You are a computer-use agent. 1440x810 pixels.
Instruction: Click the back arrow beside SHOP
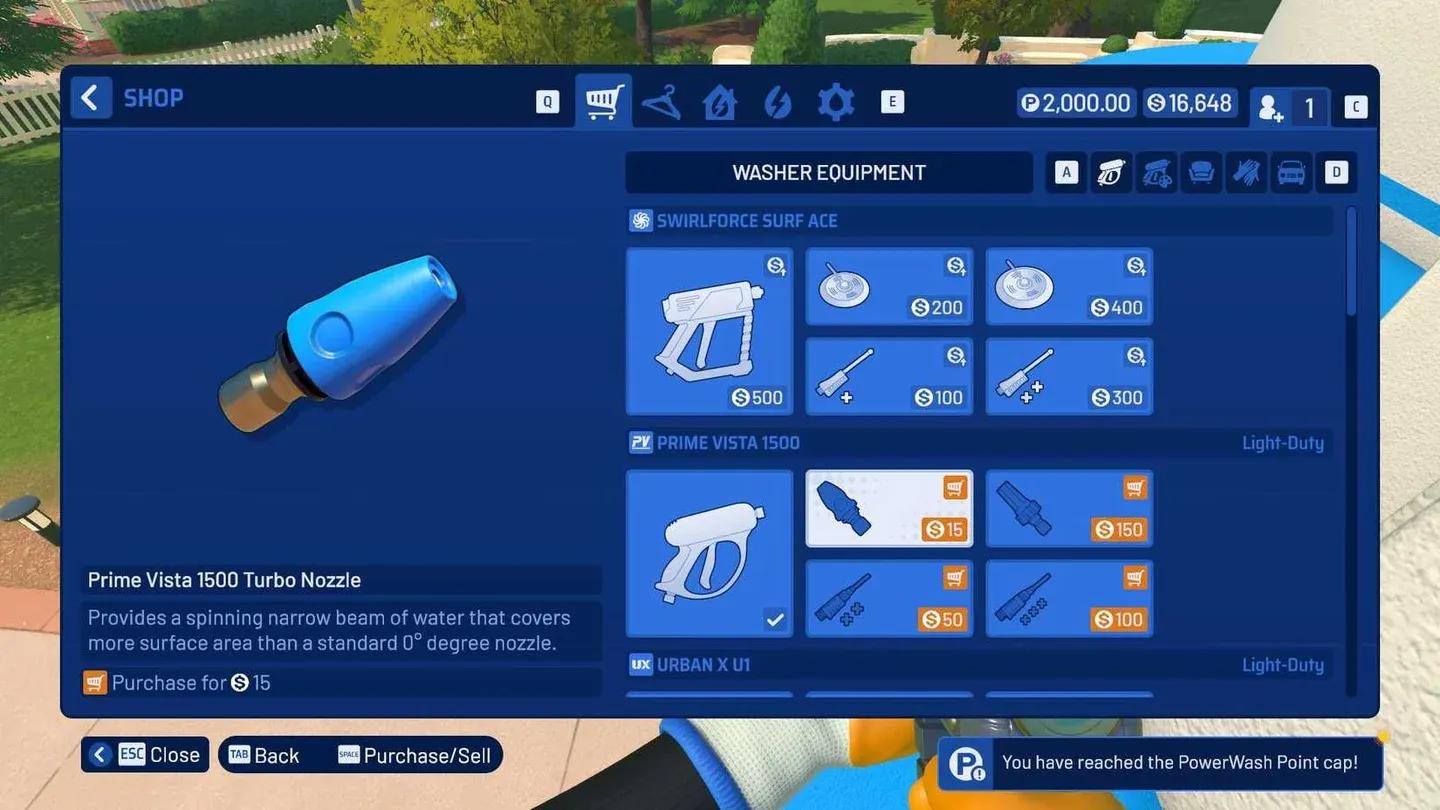click(90, 97)
